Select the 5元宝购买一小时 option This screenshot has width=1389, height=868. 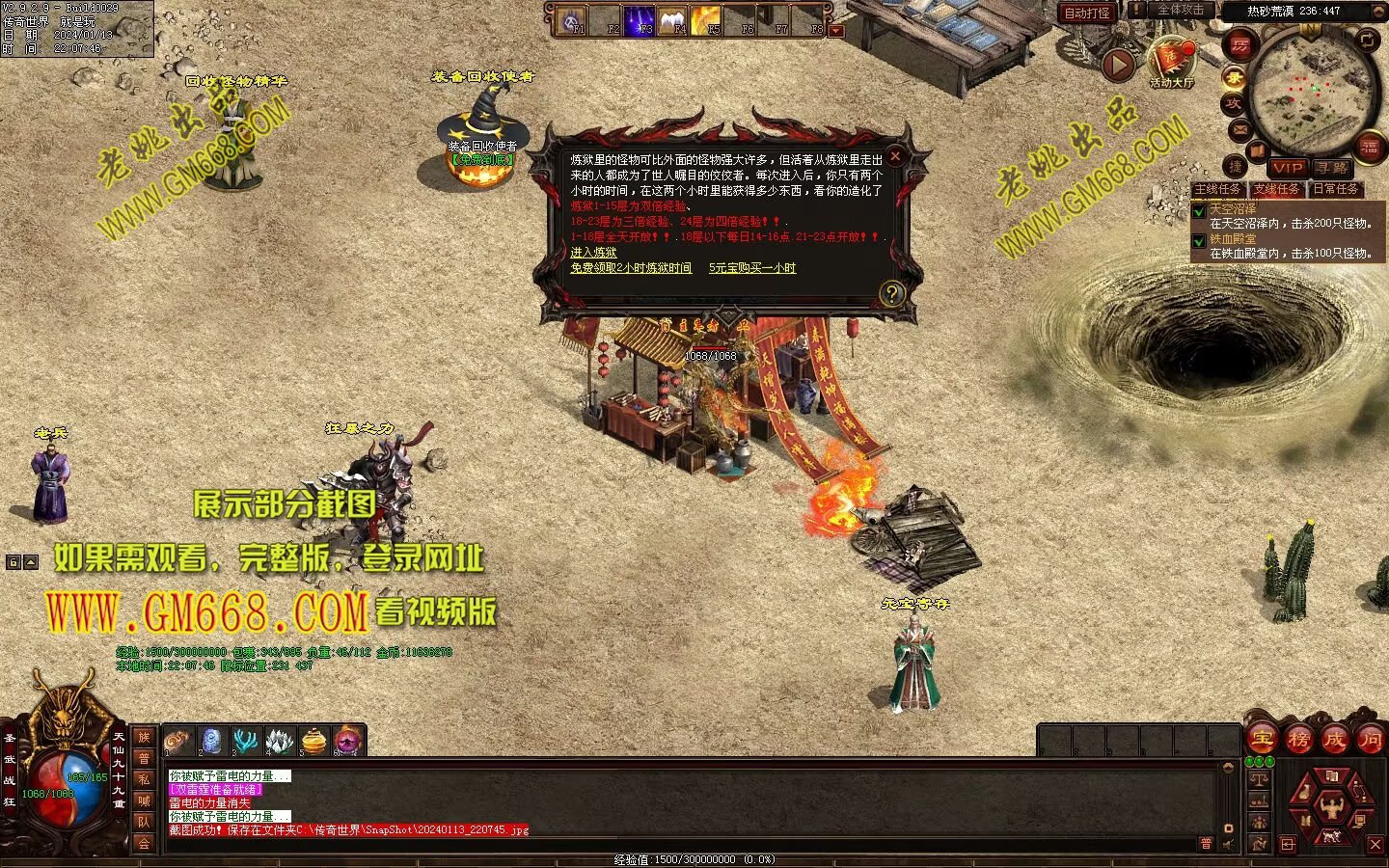pos(752,268)
